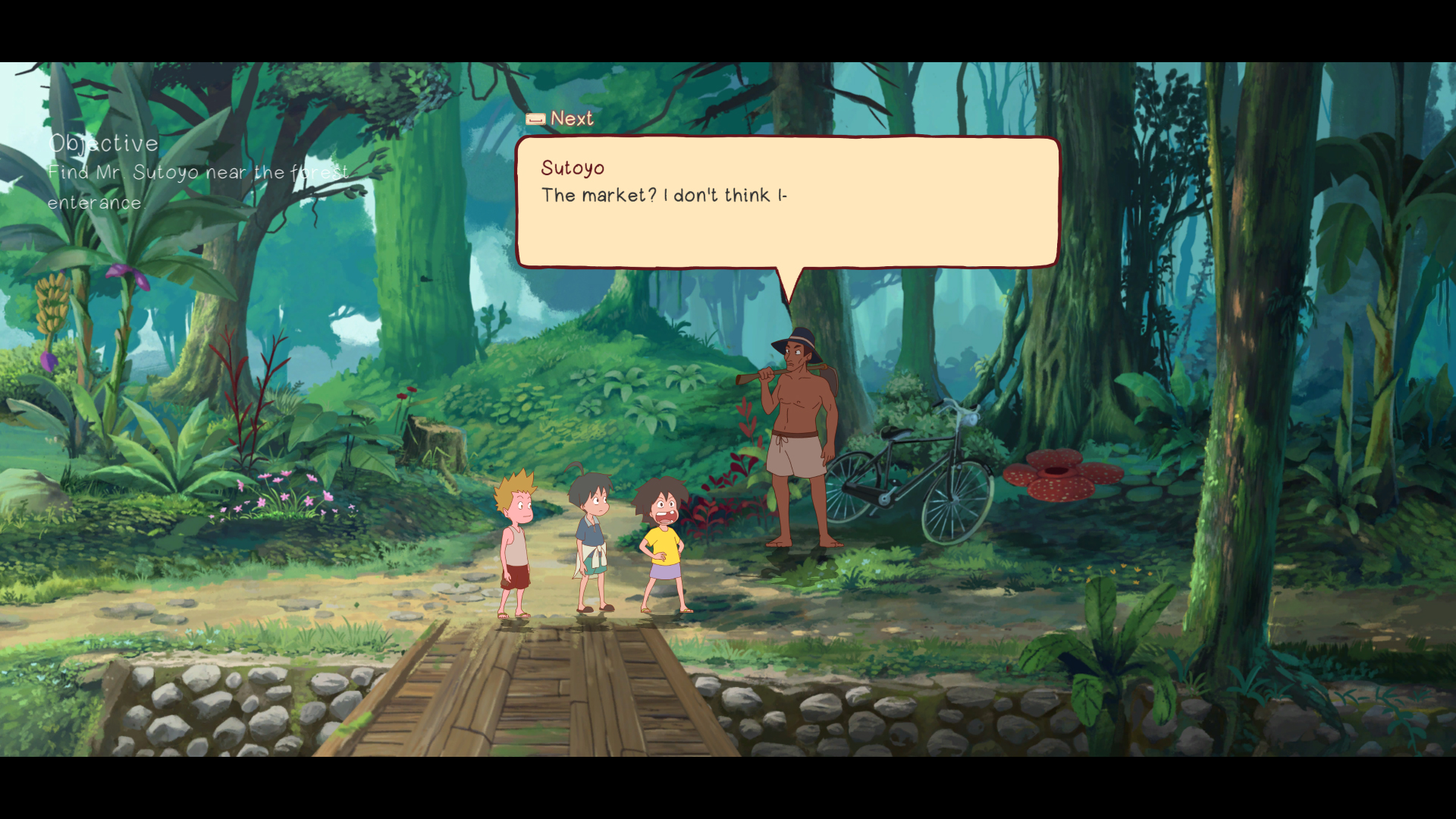Click the key-prompt icon beside Next
Viewport: 1456px width, 819px height.
(x=535, y=118)
